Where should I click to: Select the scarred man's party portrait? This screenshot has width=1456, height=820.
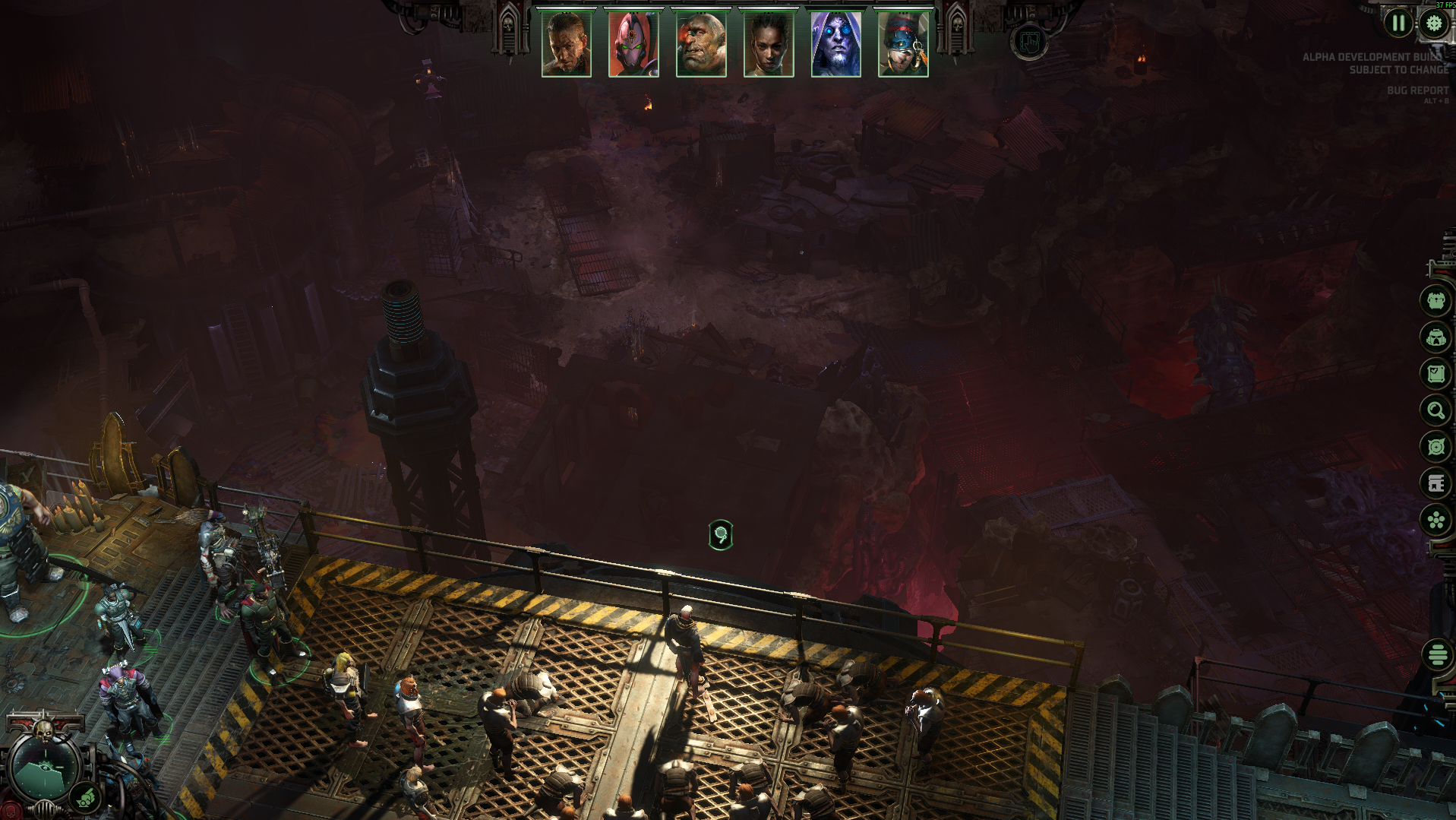pos(566,45)
